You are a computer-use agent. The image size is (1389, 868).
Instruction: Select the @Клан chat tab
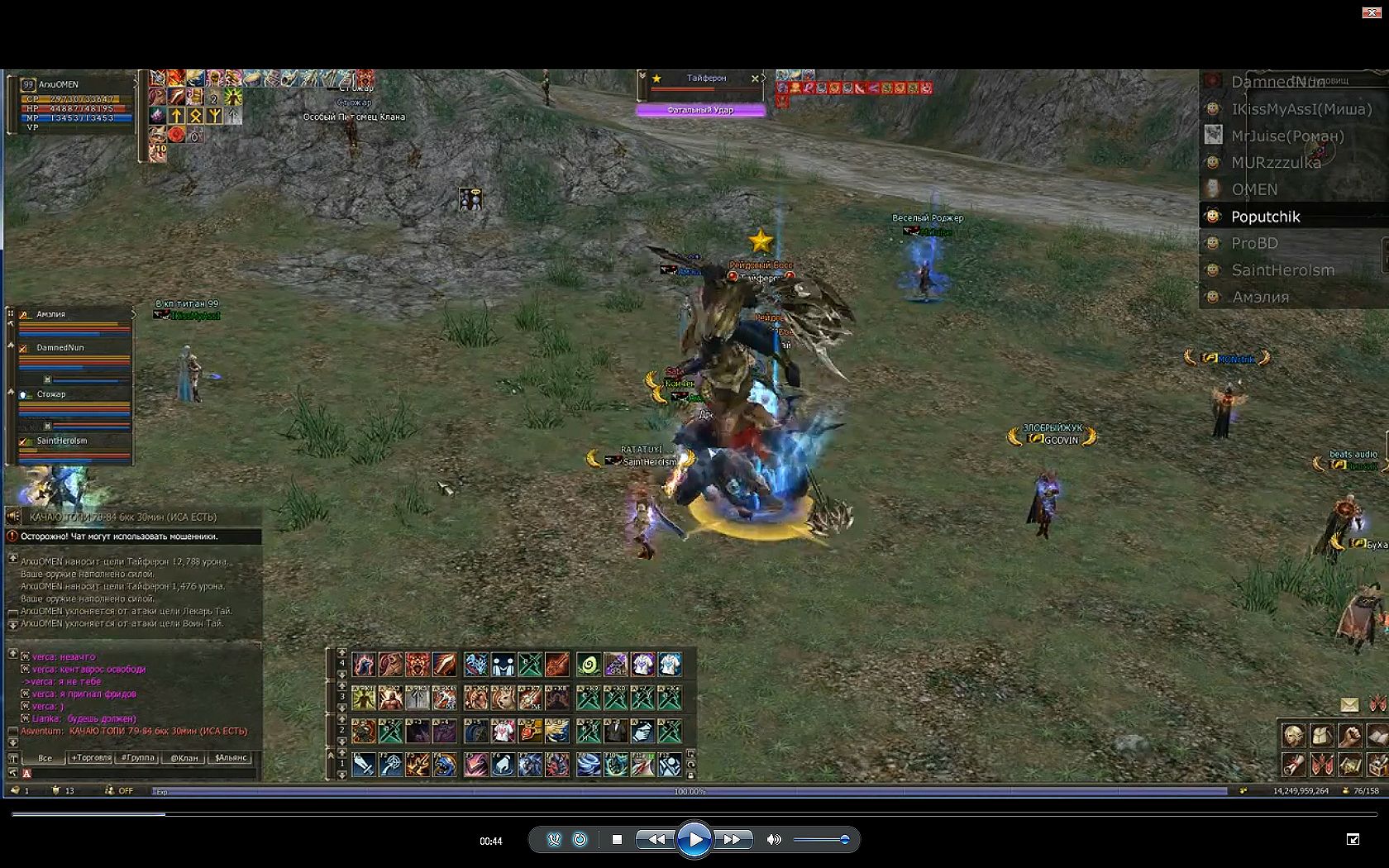click(184, 757)
